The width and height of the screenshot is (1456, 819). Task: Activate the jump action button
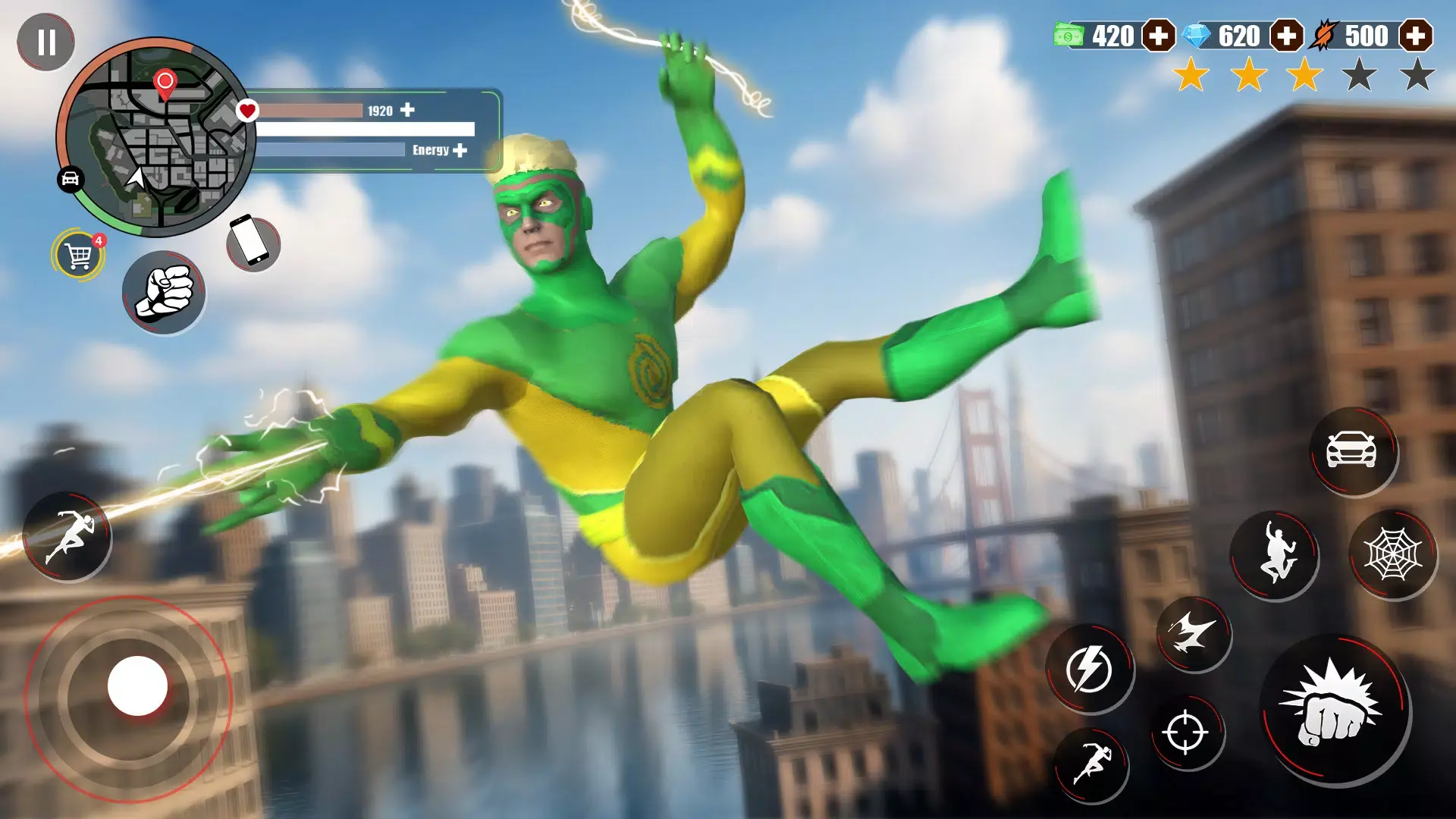click(1276, 556)
